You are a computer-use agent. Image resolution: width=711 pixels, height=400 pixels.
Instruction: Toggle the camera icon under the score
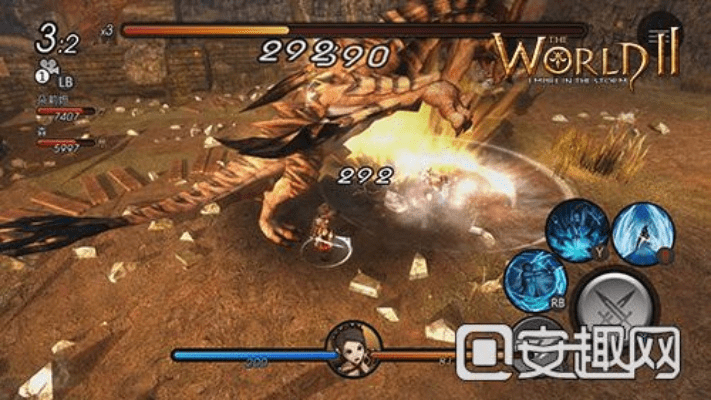49,66
